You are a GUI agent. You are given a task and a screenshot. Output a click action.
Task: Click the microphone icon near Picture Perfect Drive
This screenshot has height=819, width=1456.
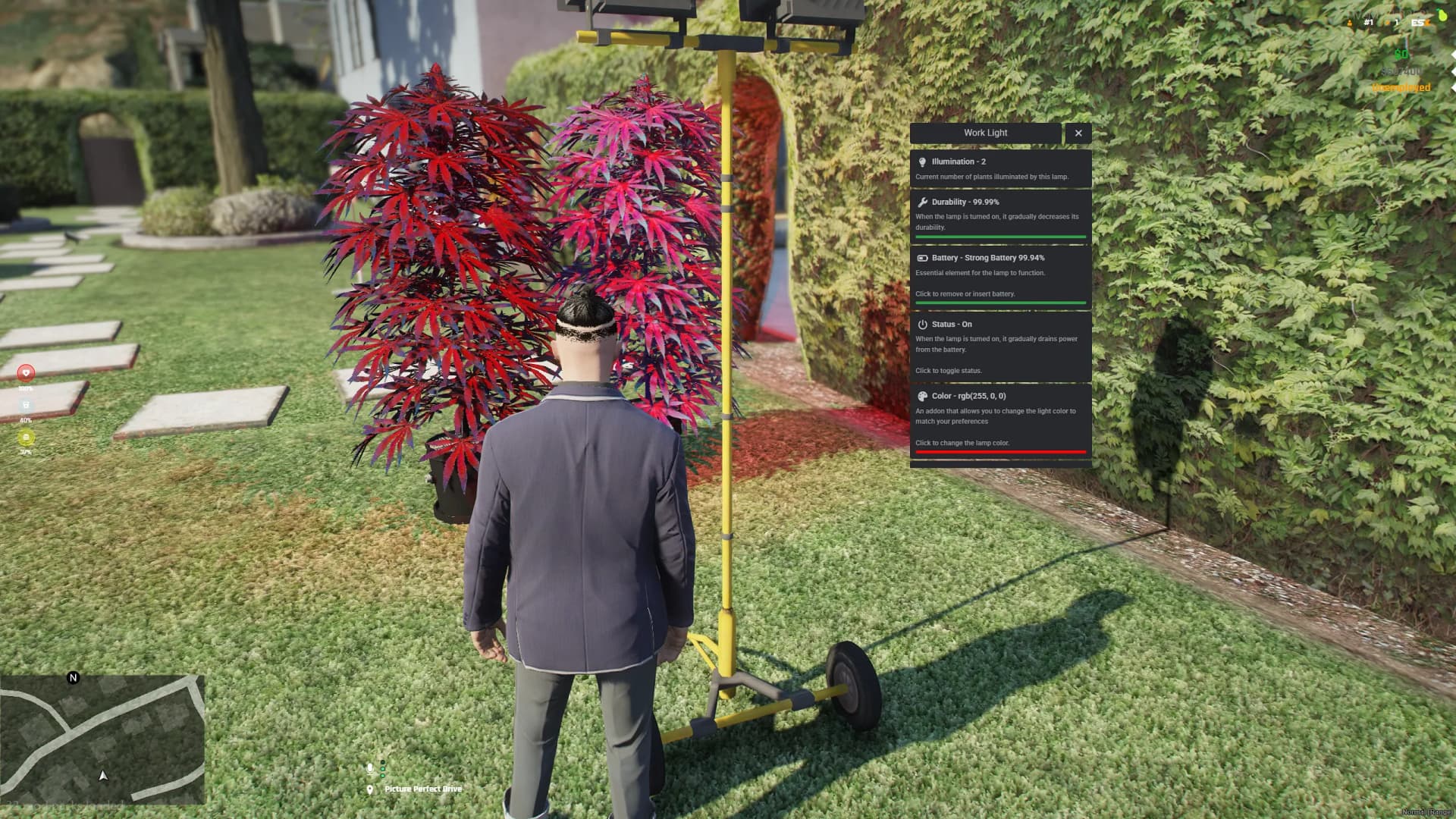coord(369,768)
